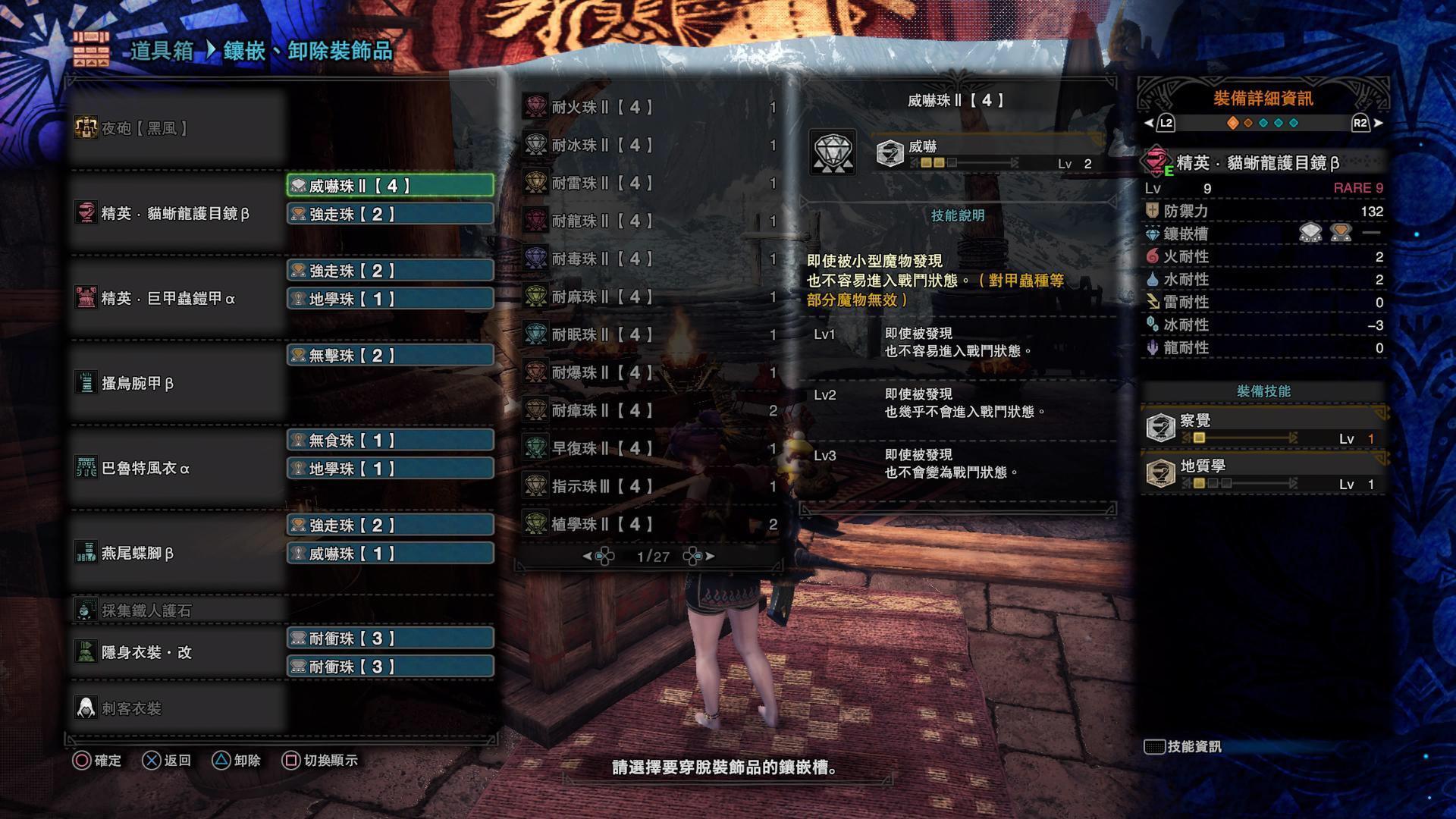Choose the 採集鐵人護石 charm row

coord(176,610)
